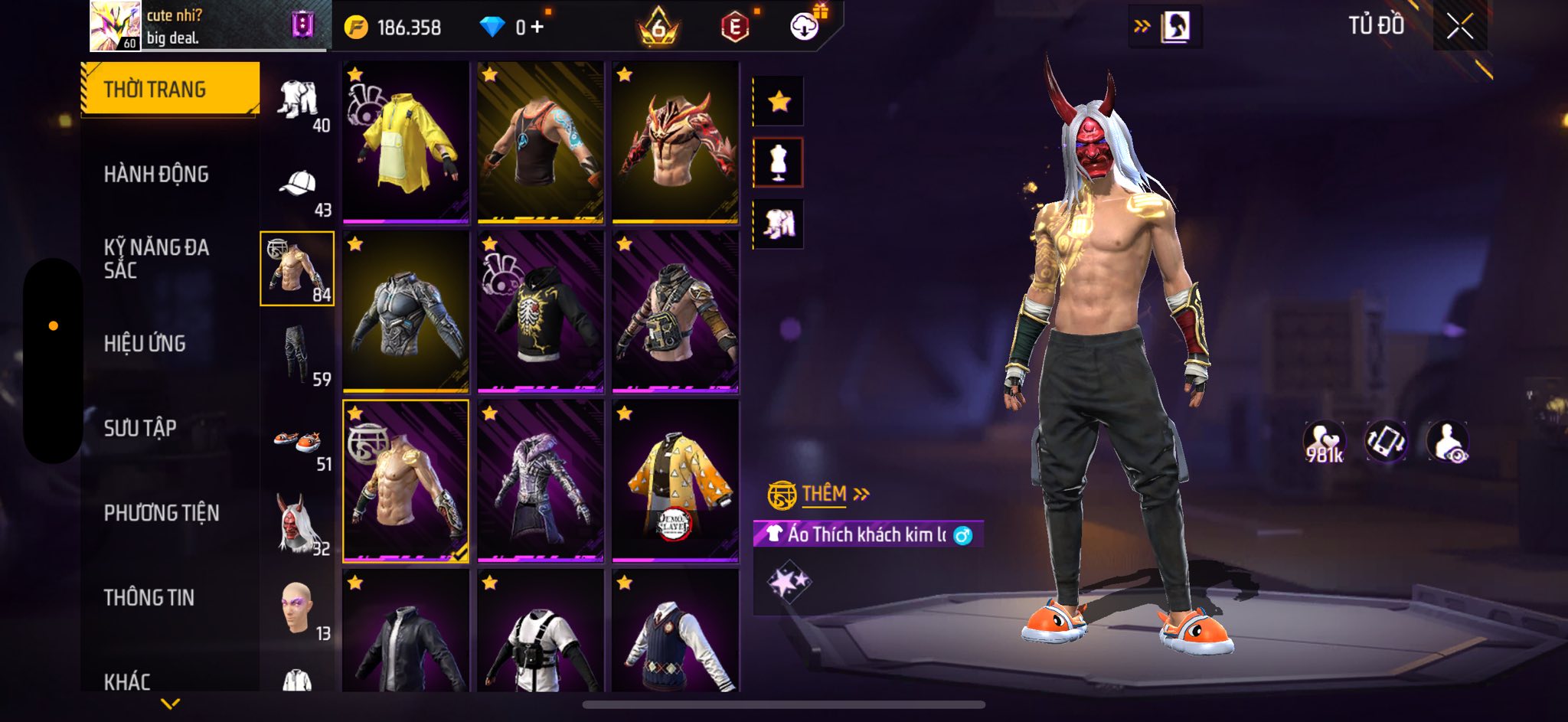Toggle the character view eye icon
This screenshot has width=1568, height=722.
click(1447, 443)
